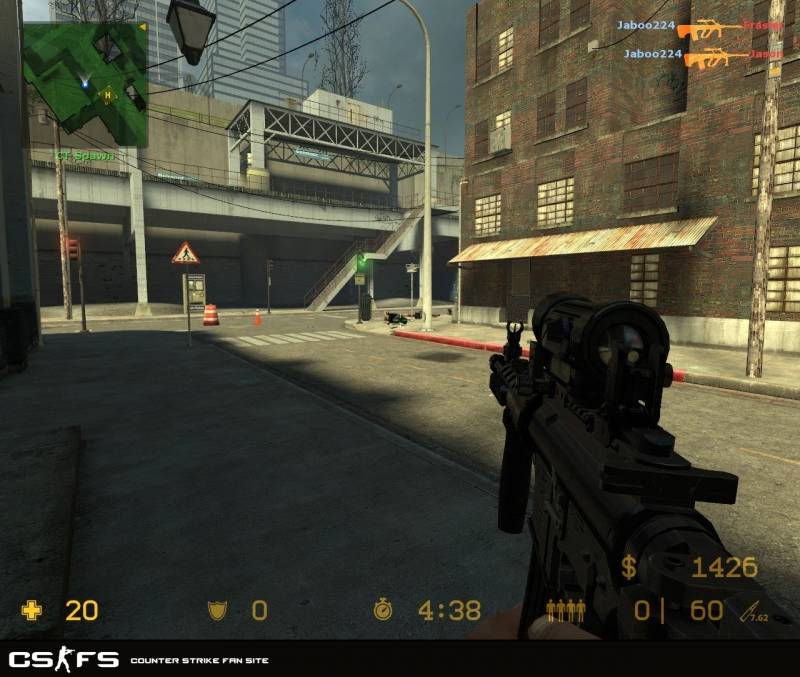Click the lower kill feed rifle icon
800x677 pixels.
(715, 58)
